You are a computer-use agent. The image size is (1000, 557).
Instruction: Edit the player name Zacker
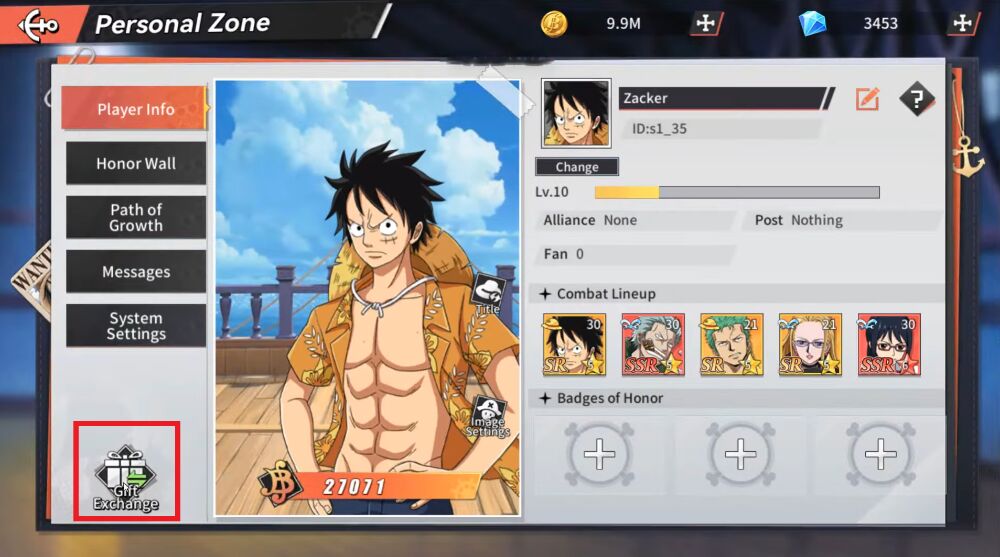pos(867,98)
